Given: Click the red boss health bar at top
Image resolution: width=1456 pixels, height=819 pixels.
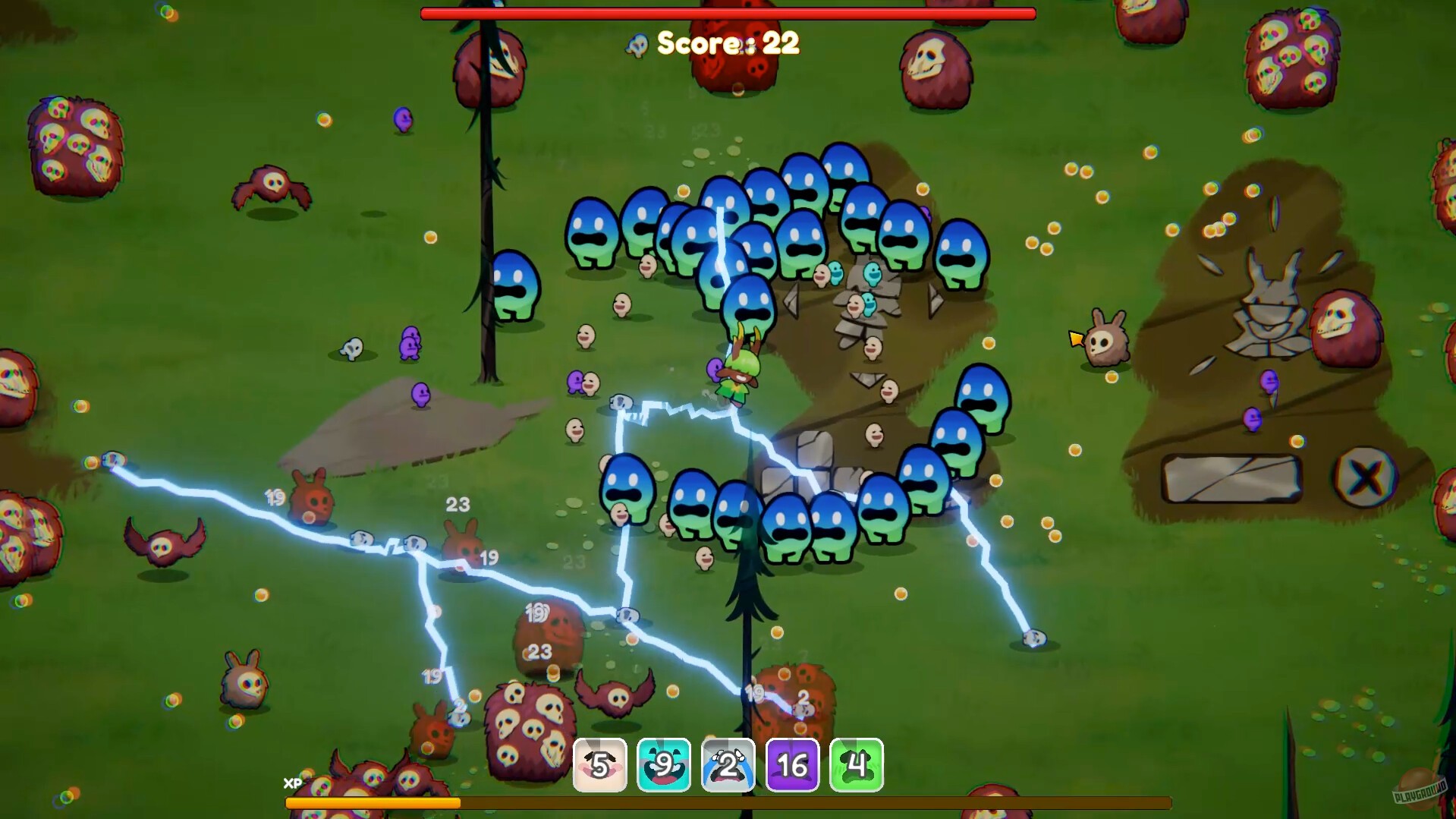Looking at the screenshot, I should (727, 12).
